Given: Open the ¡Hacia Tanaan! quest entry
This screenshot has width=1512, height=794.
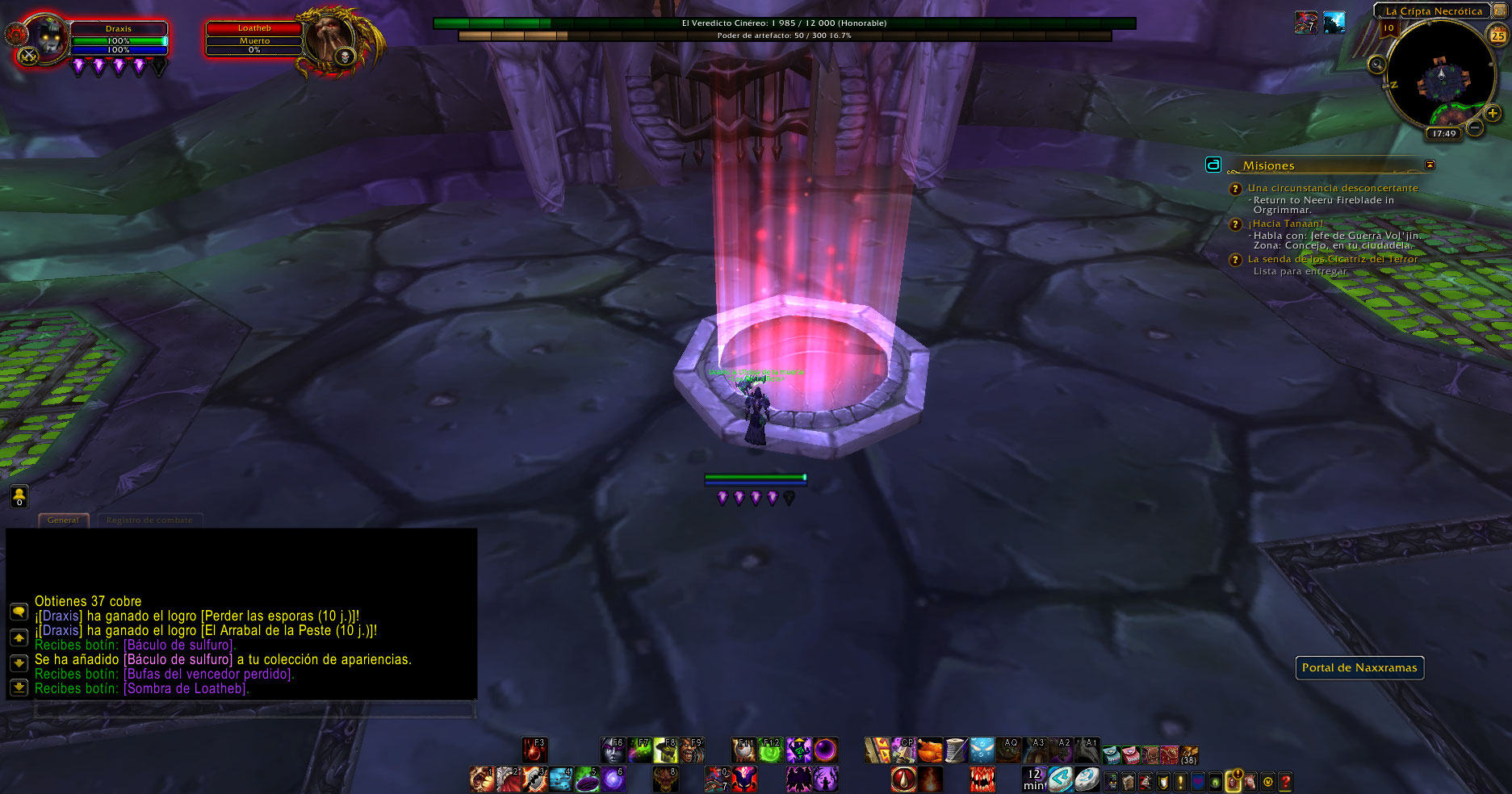Looking at the screenshot, I should (1285, 224).
